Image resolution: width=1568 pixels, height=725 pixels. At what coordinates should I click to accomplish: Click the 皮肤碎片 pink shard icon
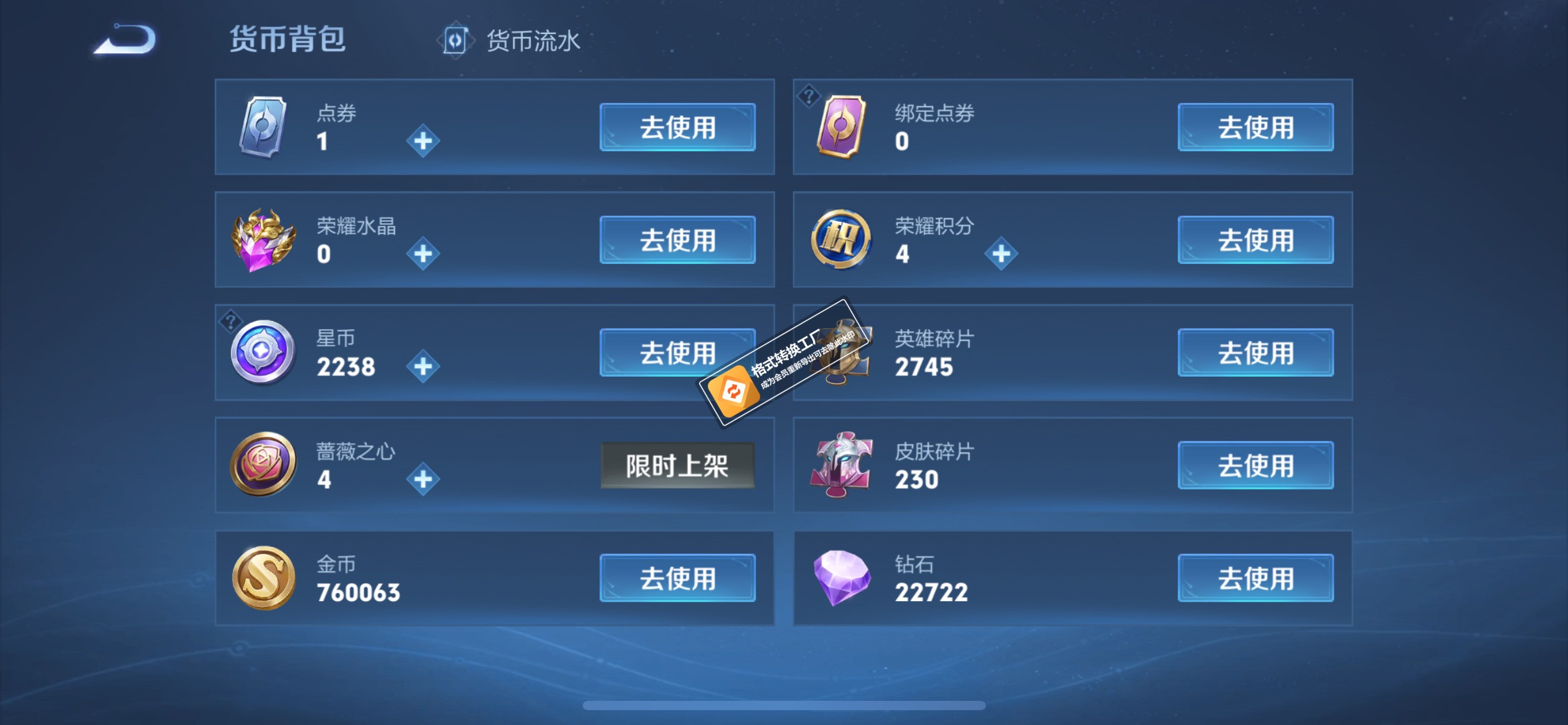pos(840,465)
